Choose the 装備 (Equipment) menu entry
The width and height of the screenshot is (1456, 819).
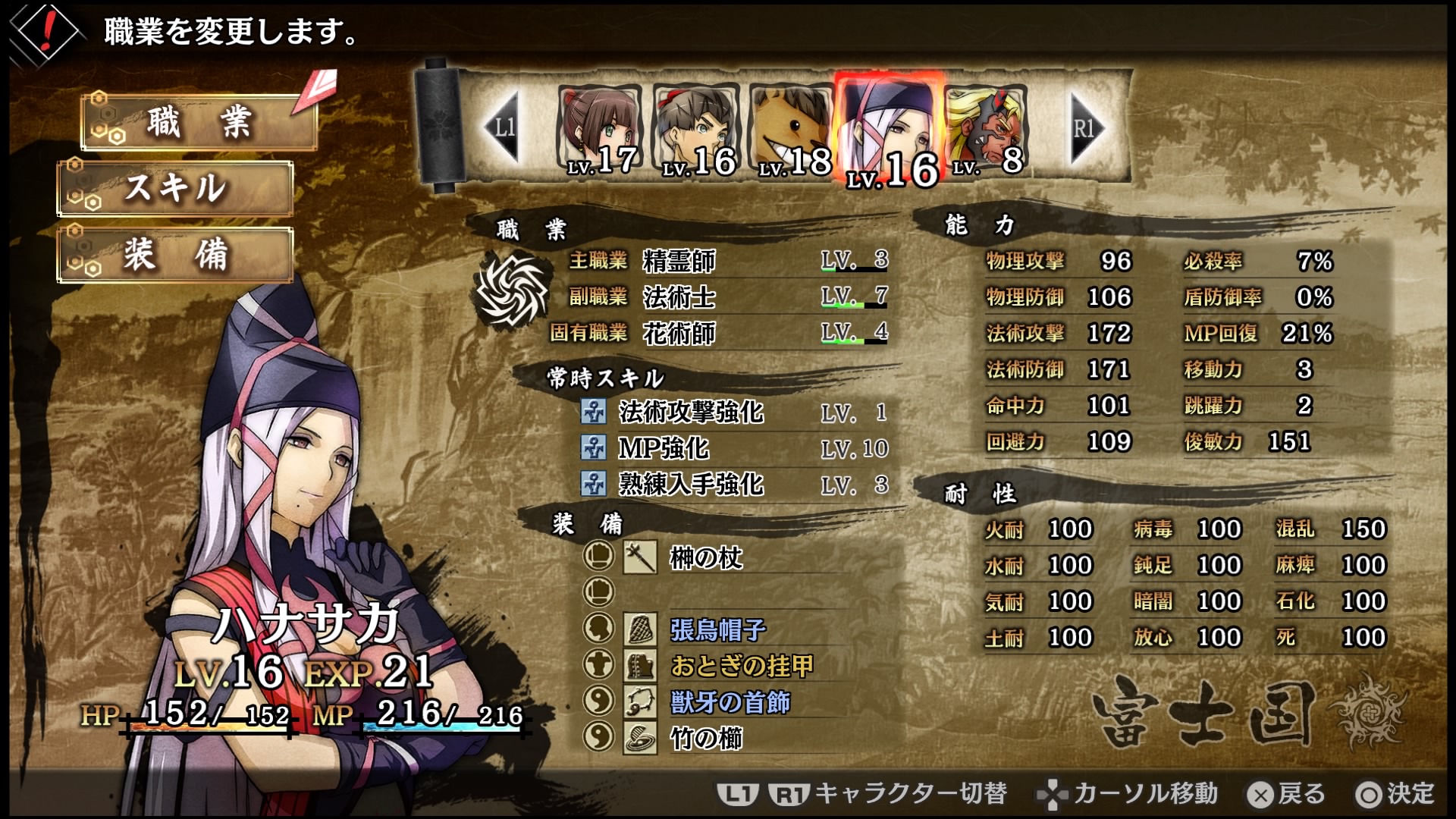click(175, 255)
